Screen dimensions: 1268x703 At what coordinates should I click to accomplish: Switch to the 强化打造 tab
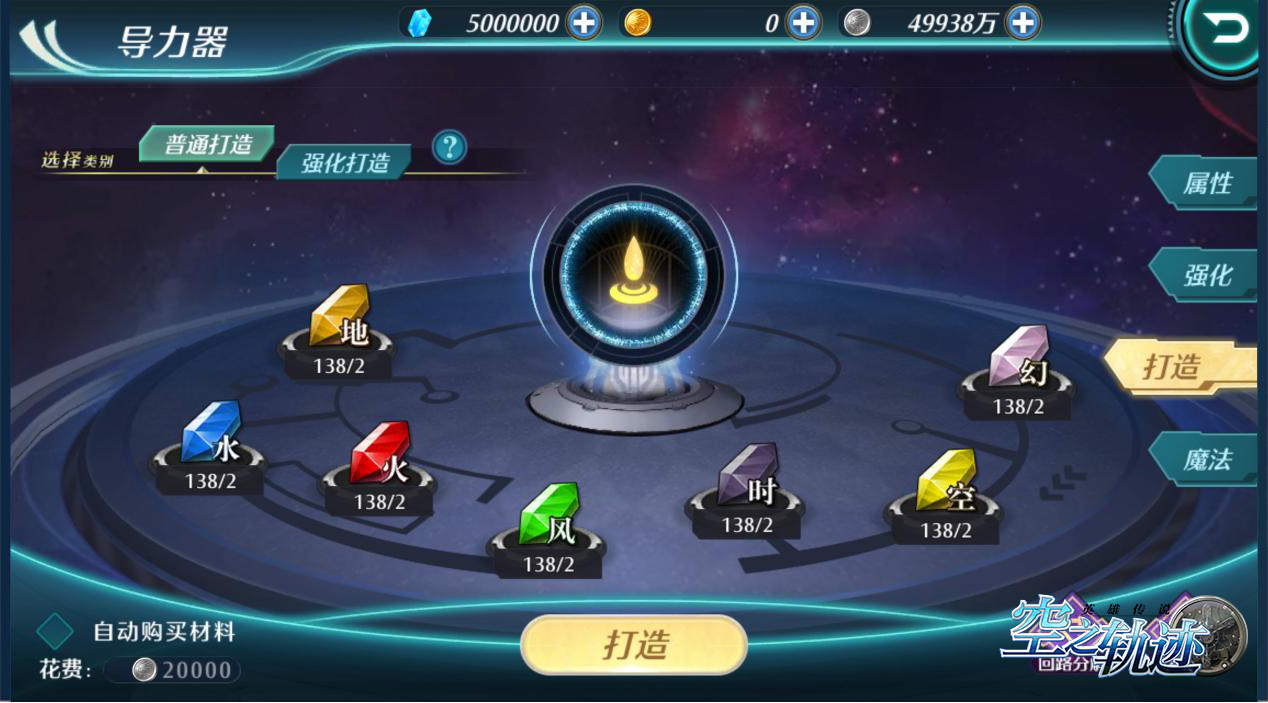pos(345,162)
